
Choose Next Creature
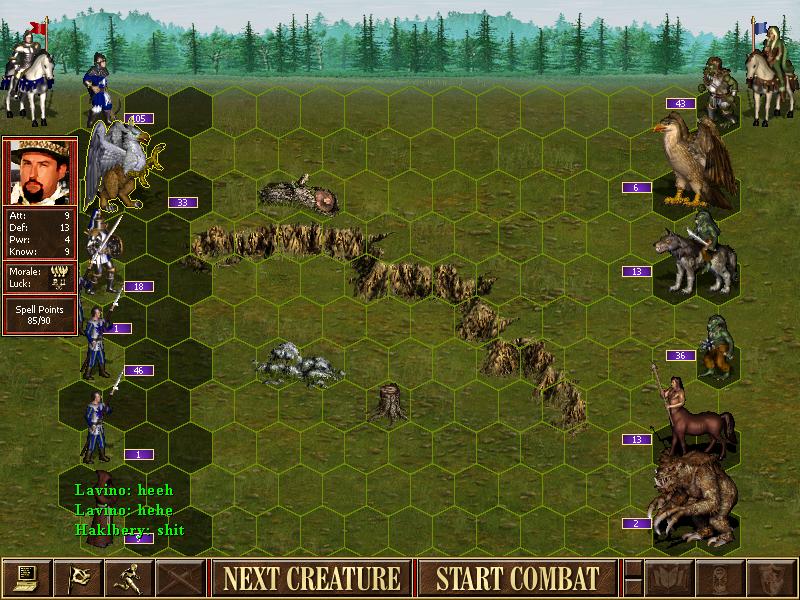[x=310, y=578]
